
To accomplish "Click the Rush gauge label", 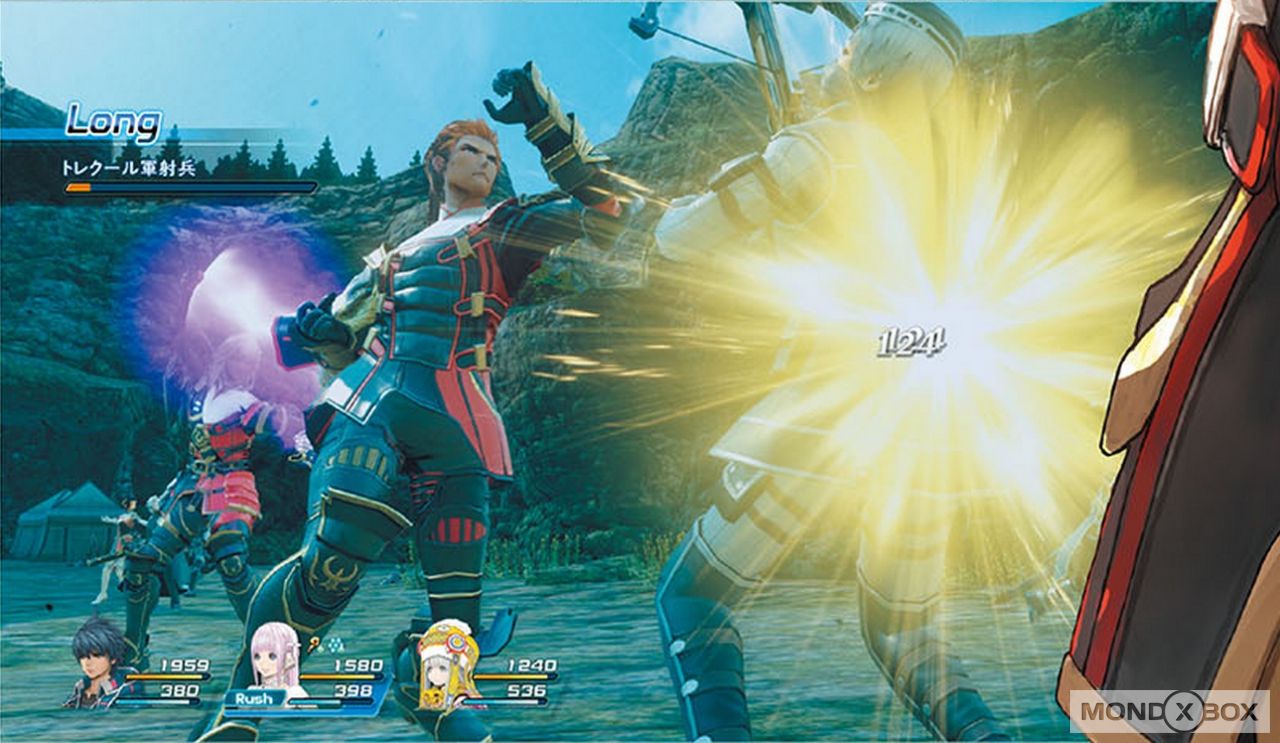I will click(x=253, y=698).
